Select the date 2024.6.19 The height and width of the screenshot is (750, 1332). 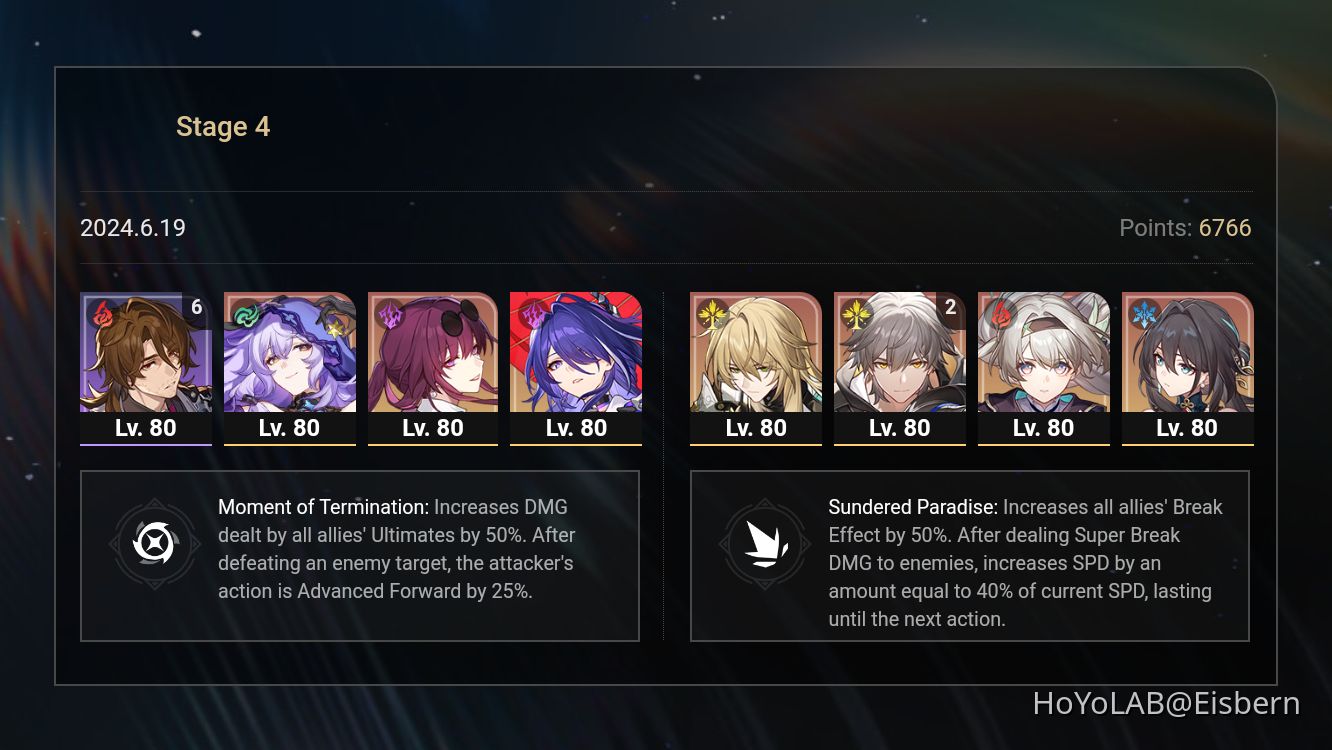coord(132,228)
